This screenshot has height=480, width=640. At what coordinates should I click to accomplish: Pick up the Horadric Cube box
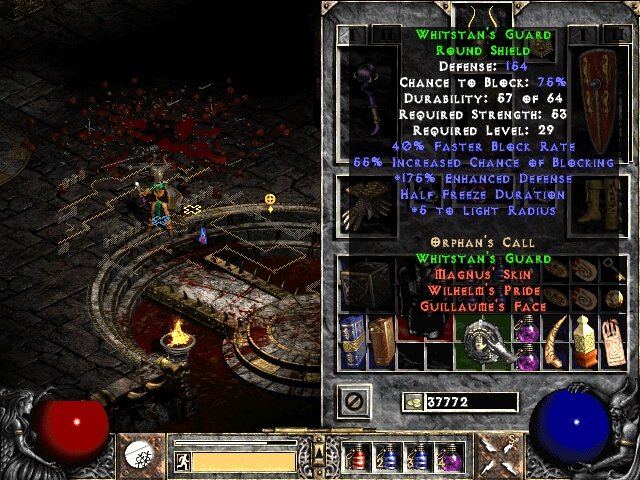tap(367, 283)
